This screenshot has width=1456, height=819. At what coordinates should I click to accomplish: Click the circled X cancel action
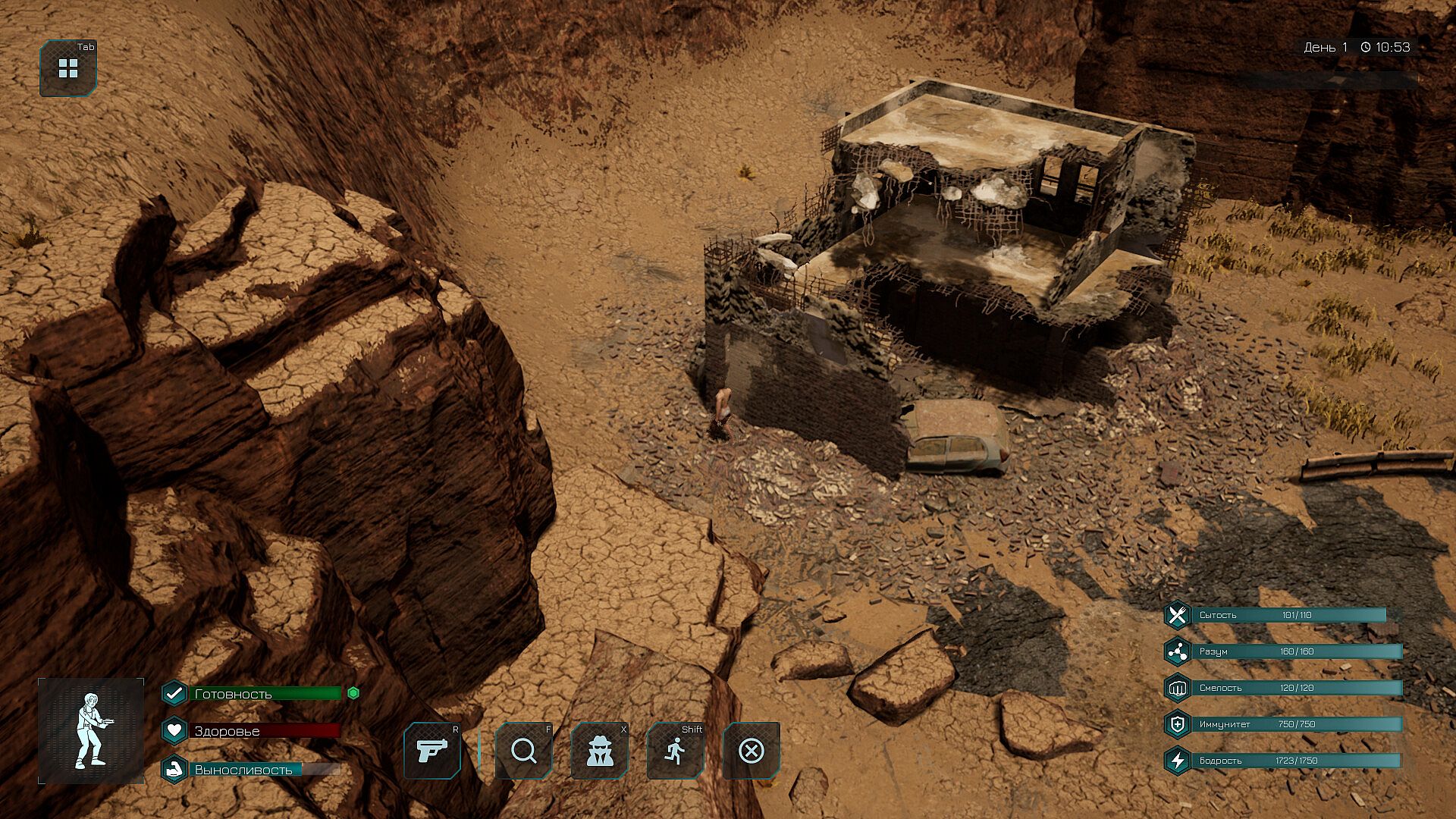751,751
